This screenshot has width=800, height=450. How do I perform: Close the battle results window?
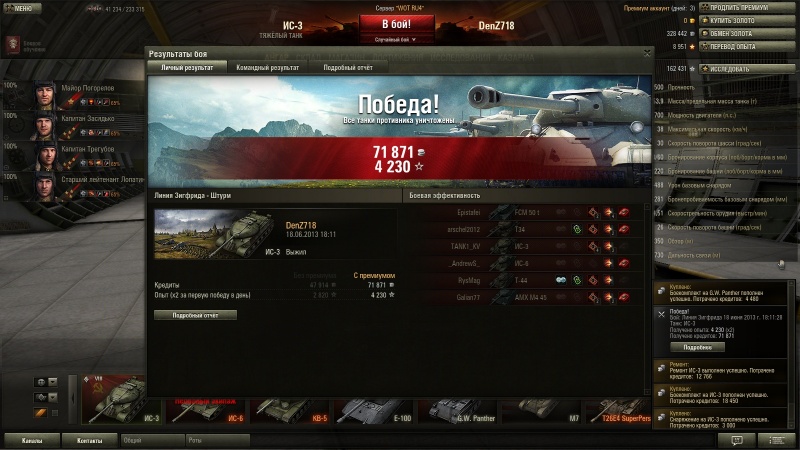click(x=647, y=53)
